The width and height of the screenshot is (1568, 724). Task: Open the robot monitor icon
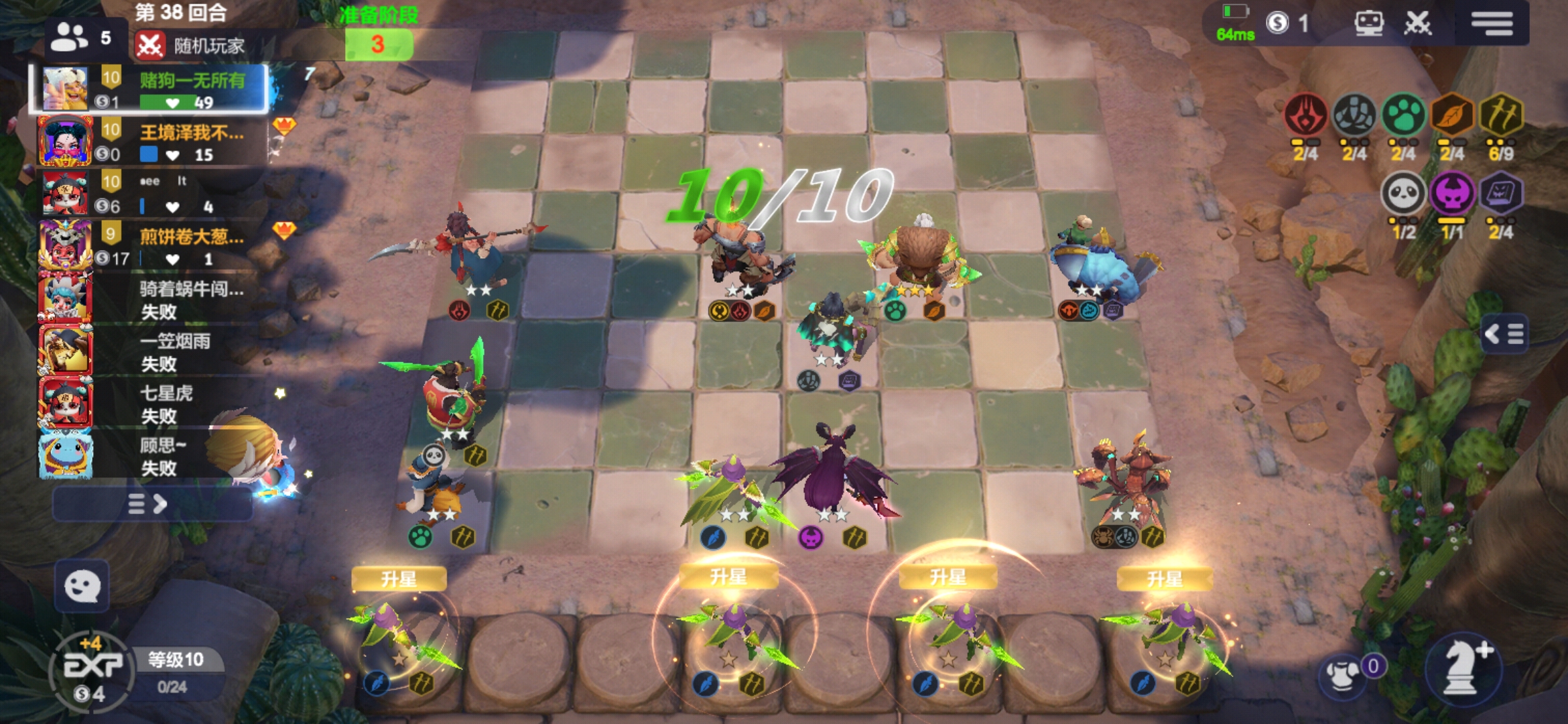(1368, 23)
